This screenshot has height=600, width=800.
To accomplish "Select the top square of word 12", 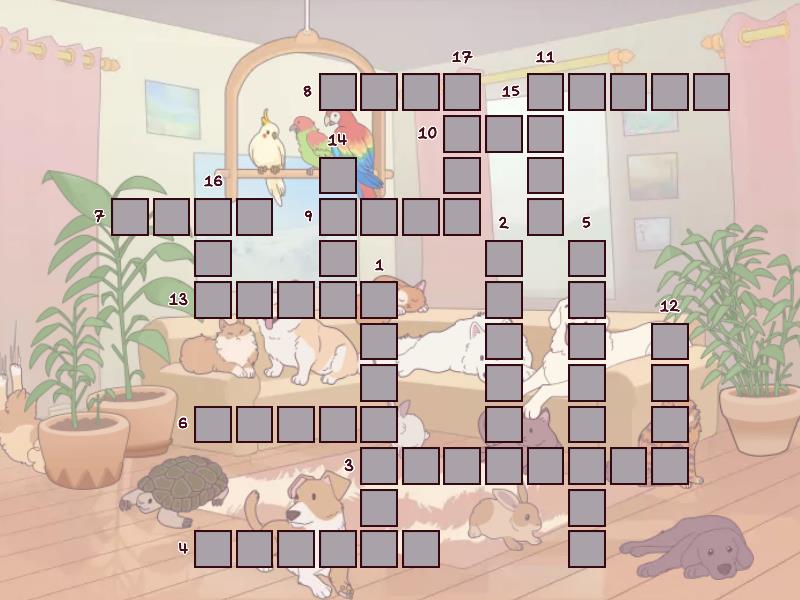I will click(670, 341).
